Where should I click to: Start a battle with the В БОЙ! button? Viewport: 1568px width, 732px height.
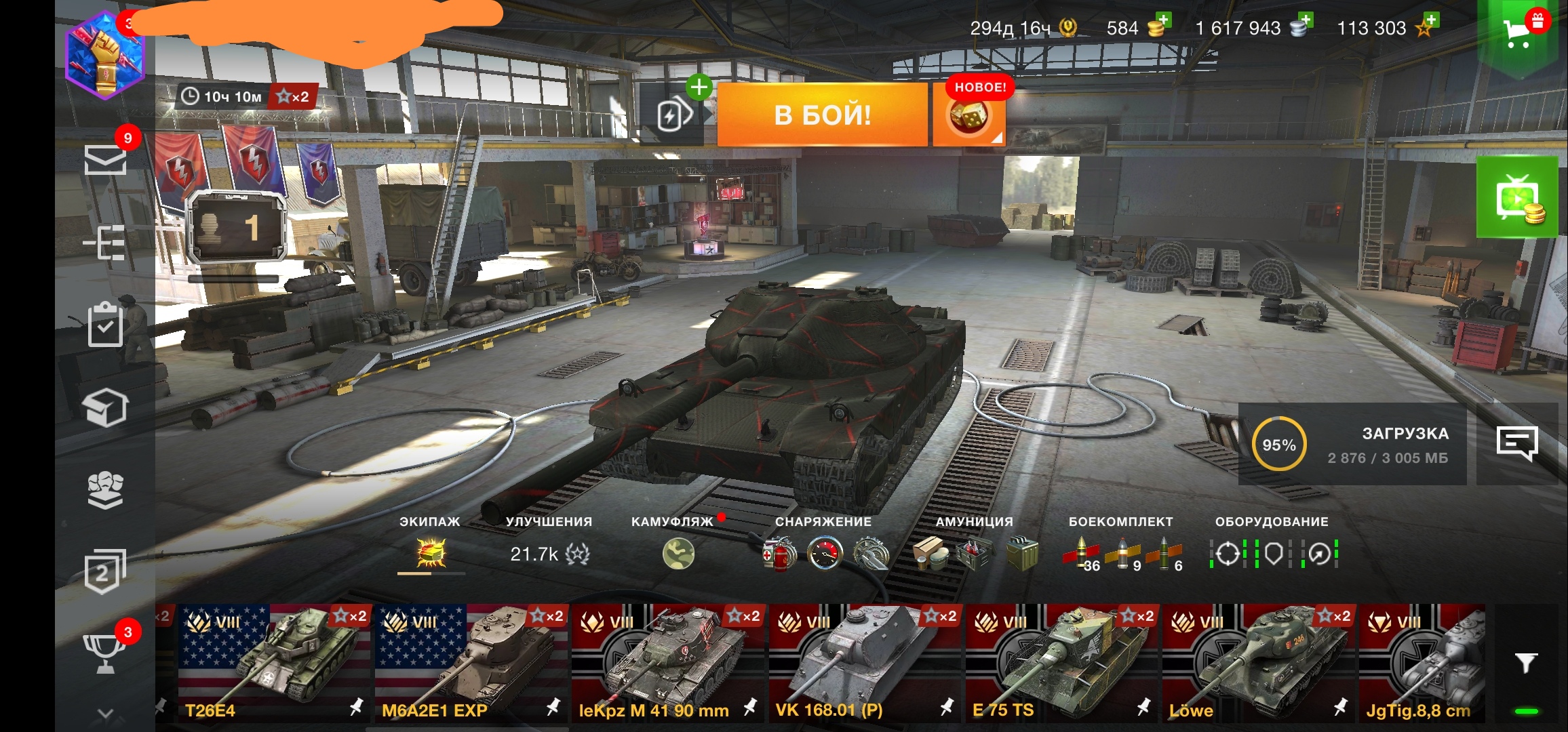point(822,115)
